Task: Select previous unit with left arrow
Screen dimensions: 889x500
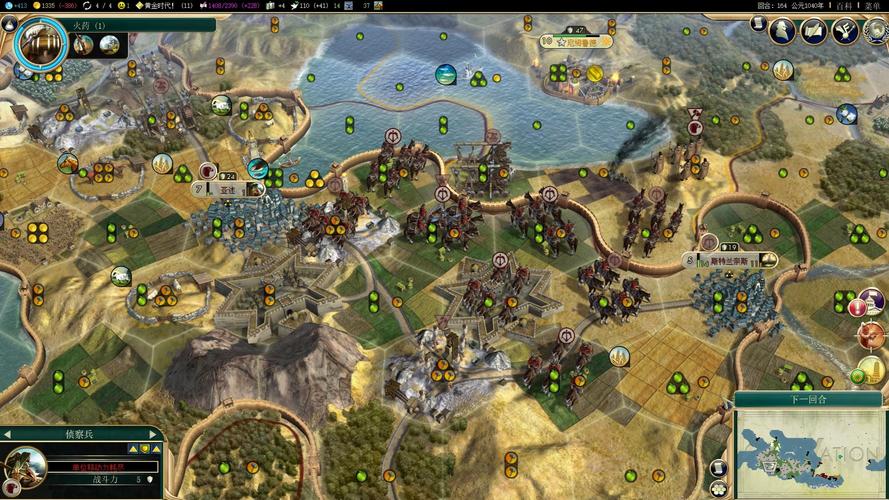Action: (x=6, y=434)
